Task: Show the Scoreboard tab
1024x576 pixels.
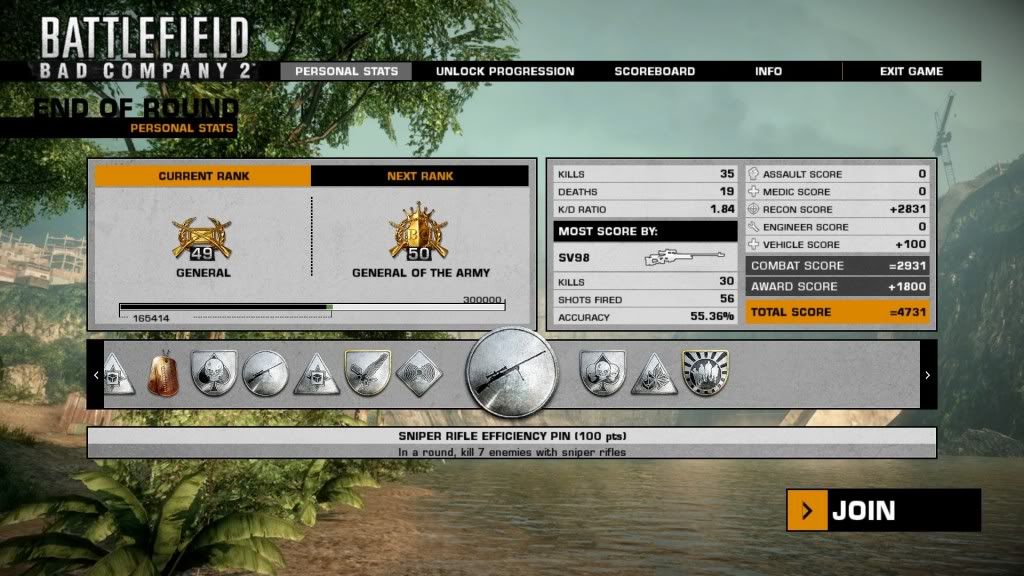Action: point(655,71)
